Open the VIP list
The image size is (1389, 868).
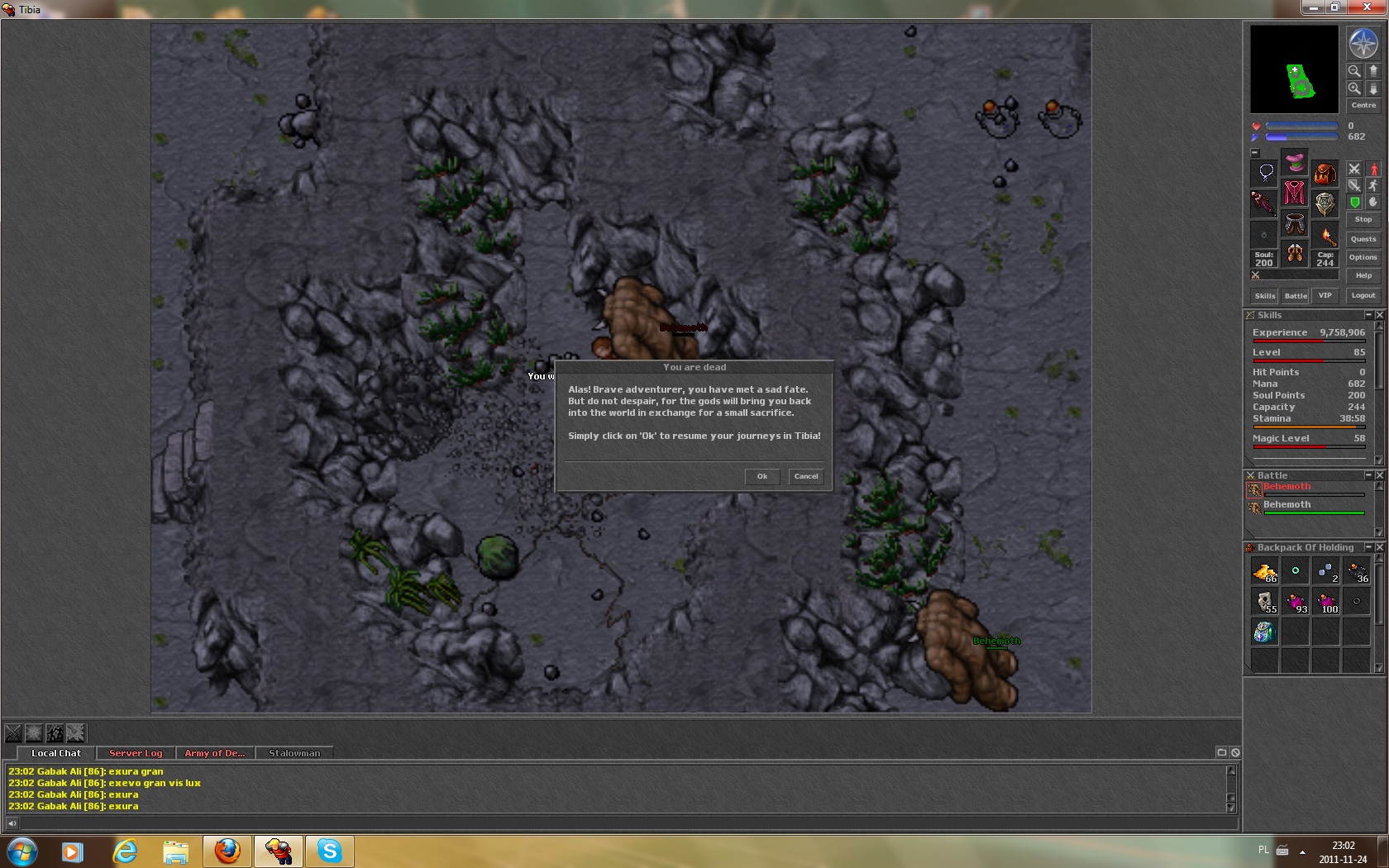[x=1325, y=295]
